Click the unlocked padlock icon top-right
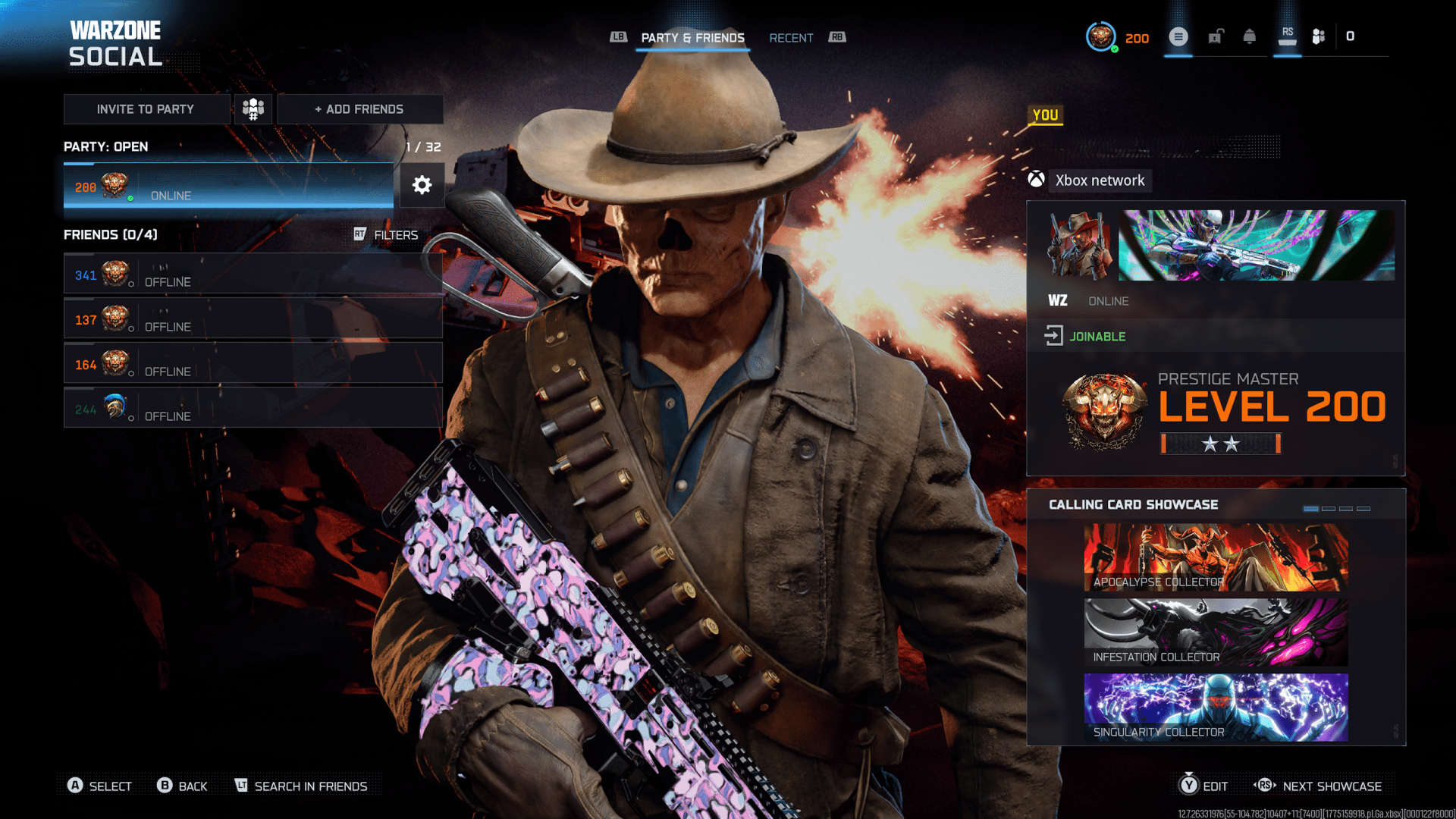 click(1216, 36)
